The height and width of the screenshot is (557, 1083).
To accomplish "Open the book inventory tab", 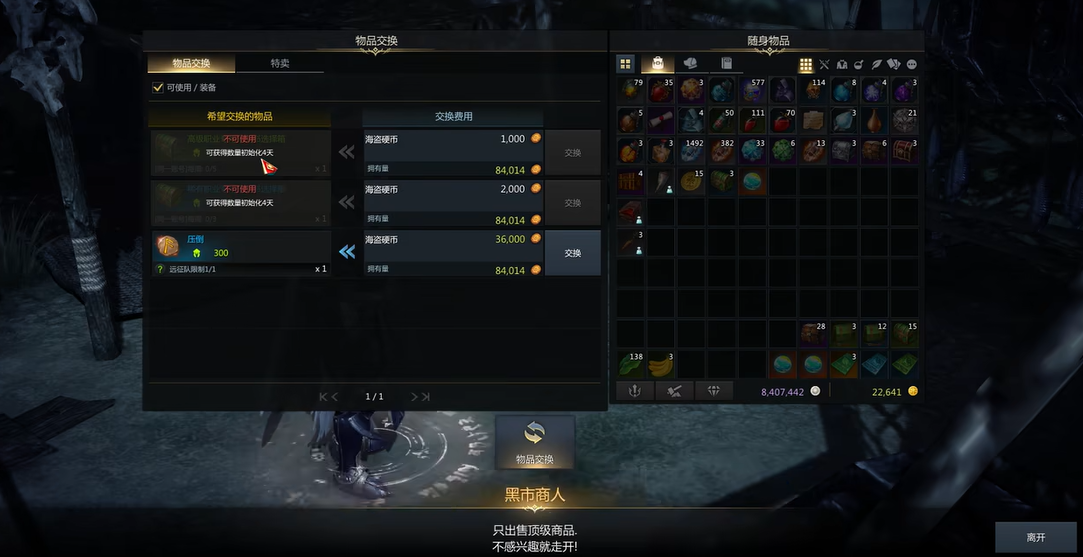I will coord(727,64).
